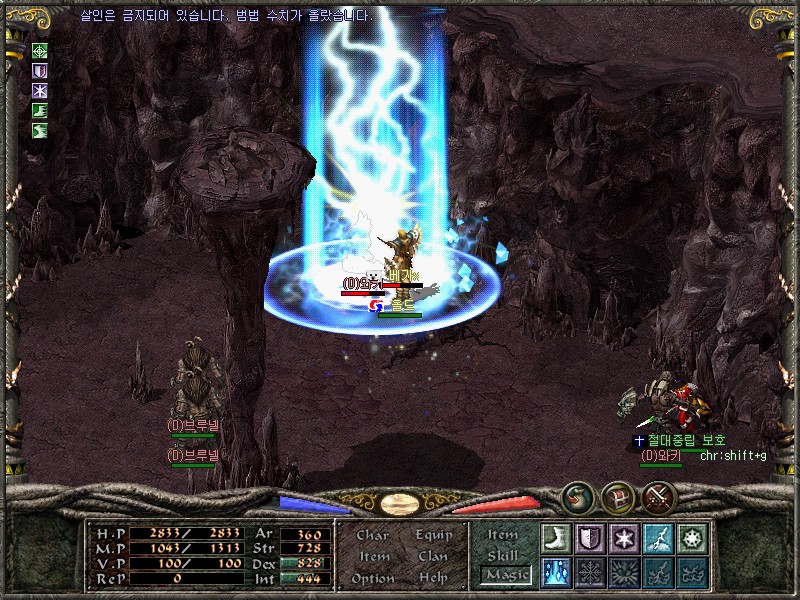Open the Option settings menu
Viewport: 800px width, 600px height.
coord(373,578)
